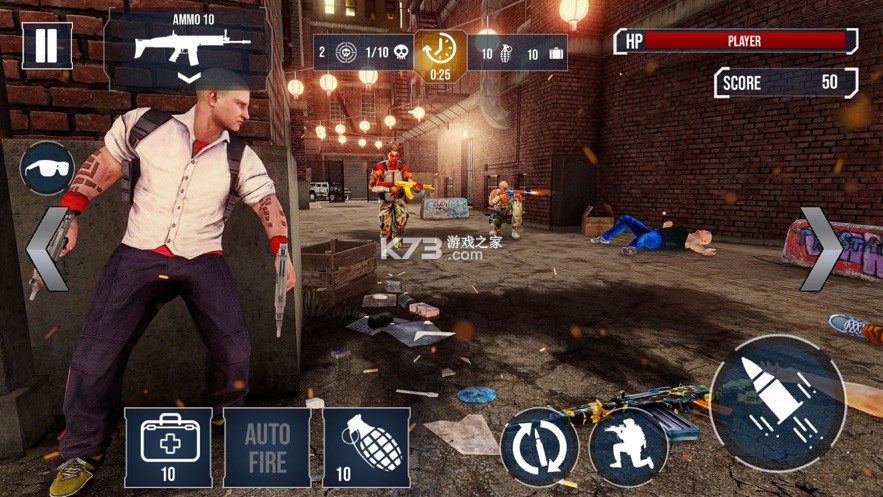The width and height of the screenshot is (883, 497).
Task: Throw a grenade using the grenade button
Action: tap(366, 447)
